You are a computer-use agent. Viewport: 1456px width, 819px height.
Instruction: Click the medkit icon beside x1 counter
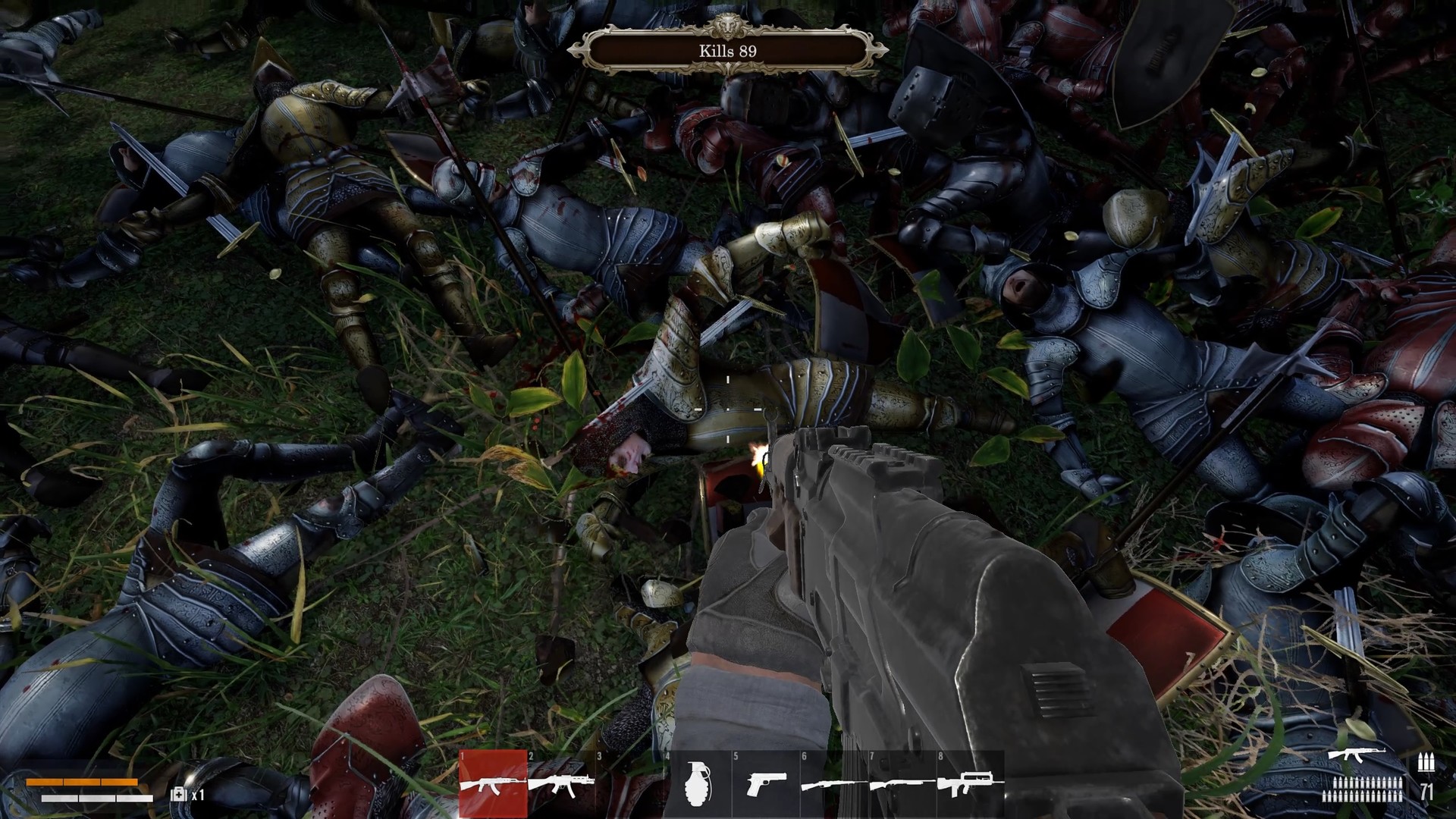180,795
